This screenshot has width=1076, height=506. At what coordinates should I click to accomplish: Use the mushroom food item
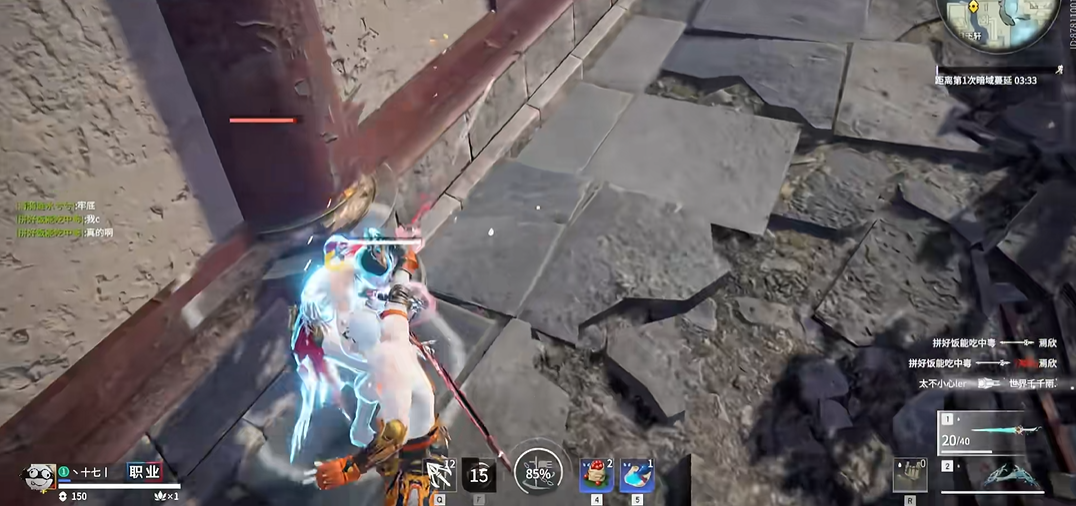[597, 475]
